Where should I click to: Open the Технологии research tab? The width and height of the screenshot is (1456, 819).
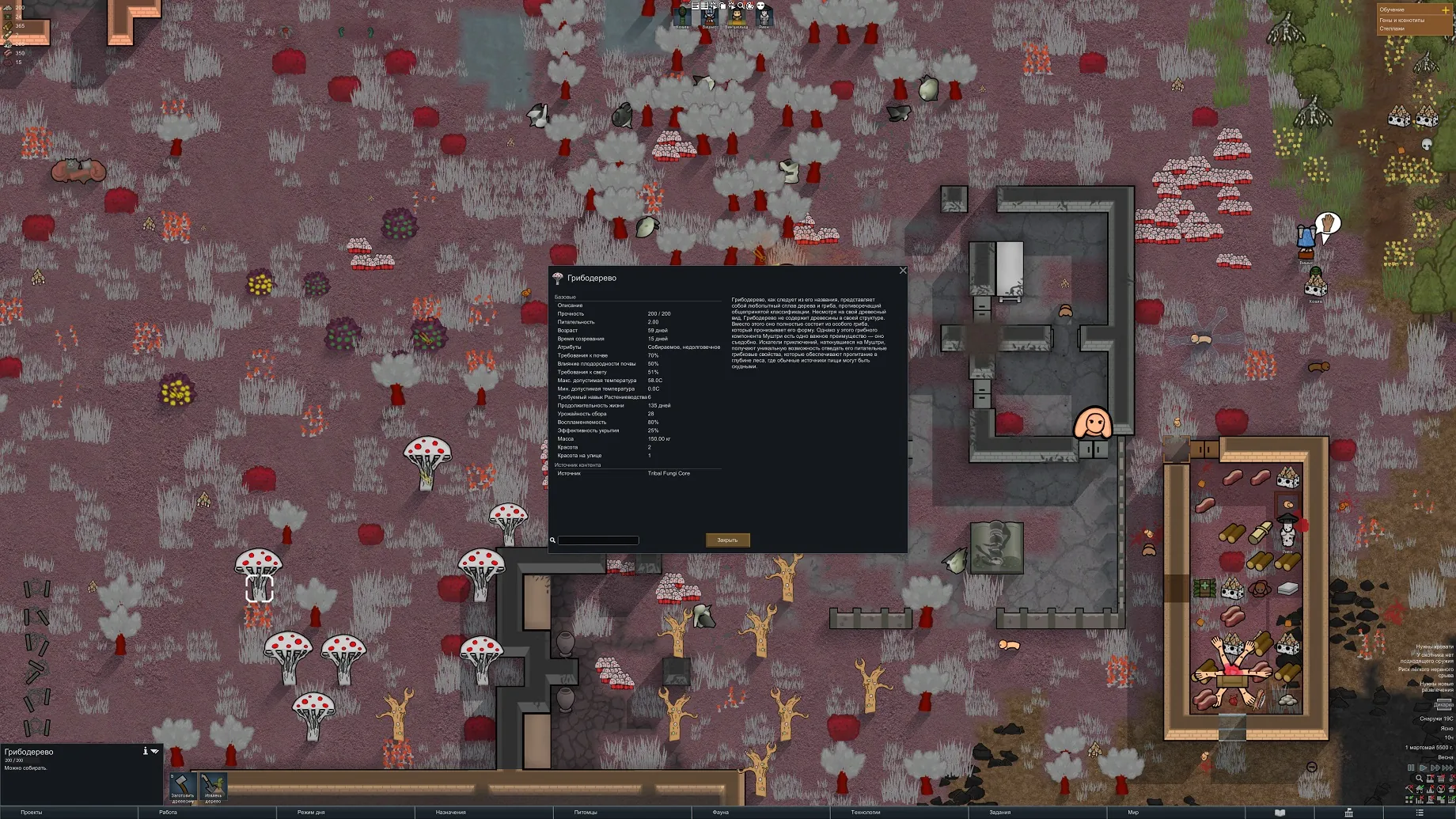pos(865,813)
